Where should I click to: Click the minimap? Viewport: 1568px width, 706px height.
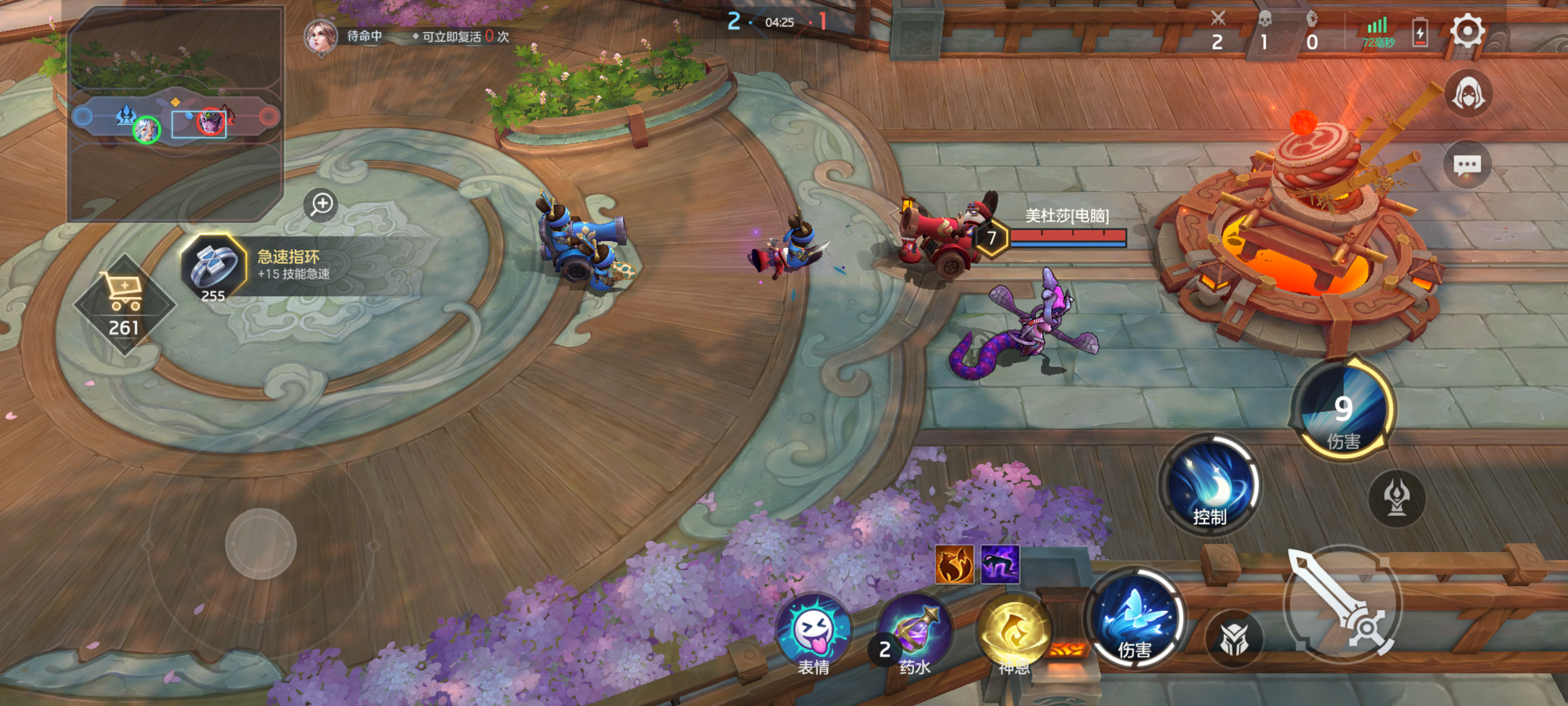[175, 115]
